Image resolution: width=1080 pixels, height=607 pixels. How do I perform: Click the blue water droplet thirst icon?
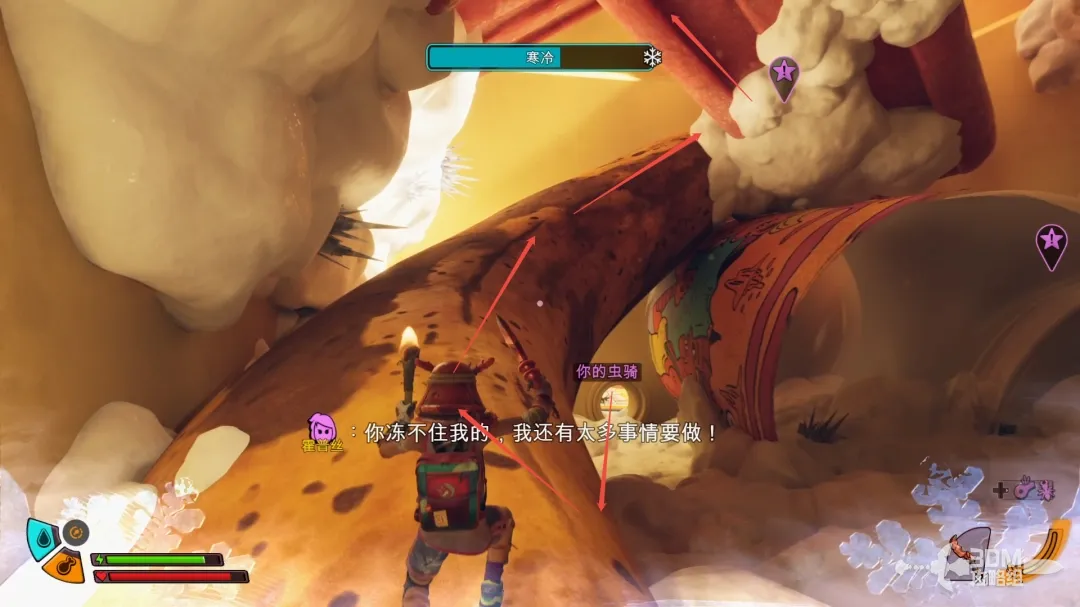click(42, 536)
